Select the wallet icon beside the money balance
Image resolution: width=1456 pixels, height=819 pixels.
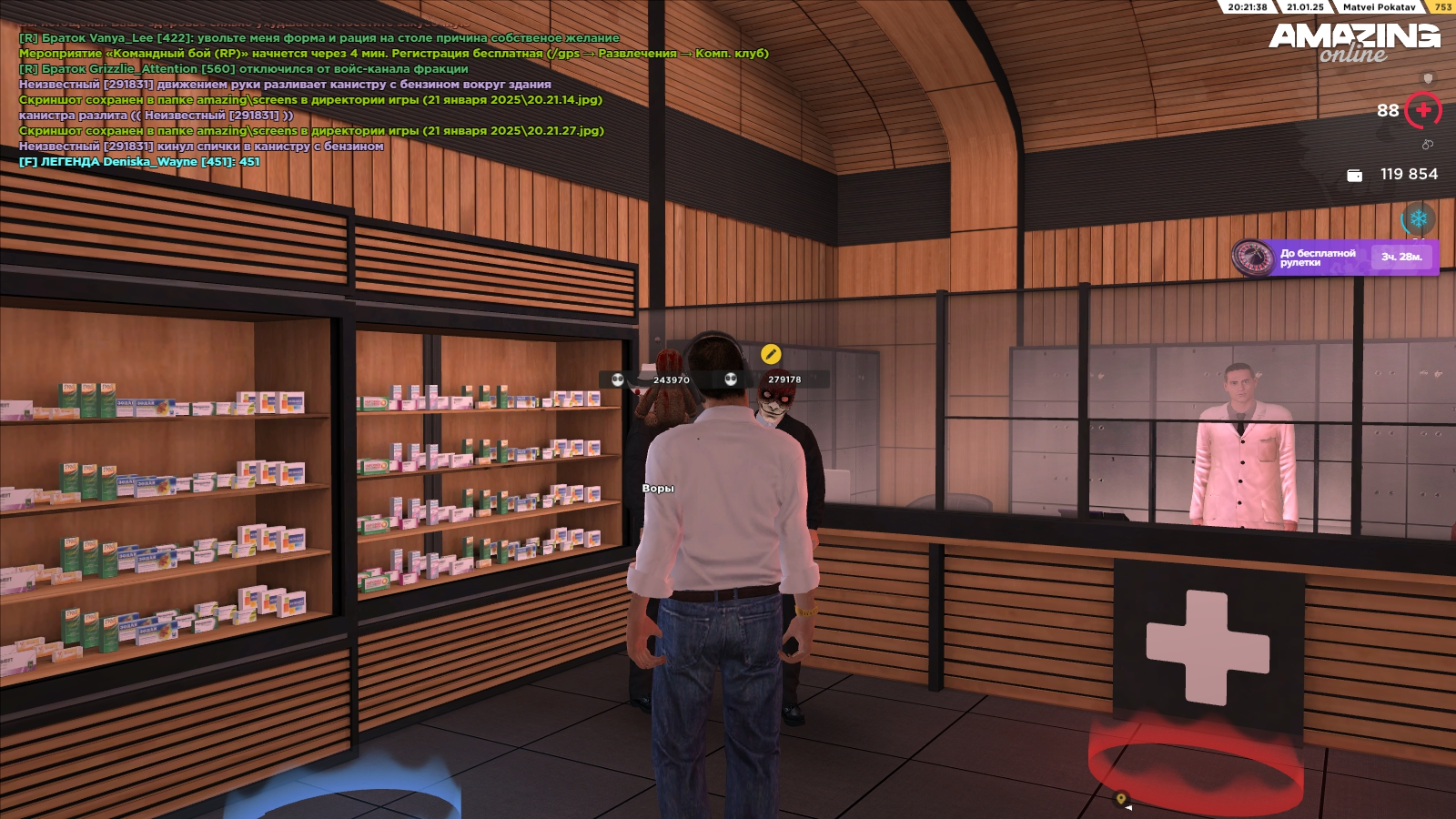(x=1354, y=175)
